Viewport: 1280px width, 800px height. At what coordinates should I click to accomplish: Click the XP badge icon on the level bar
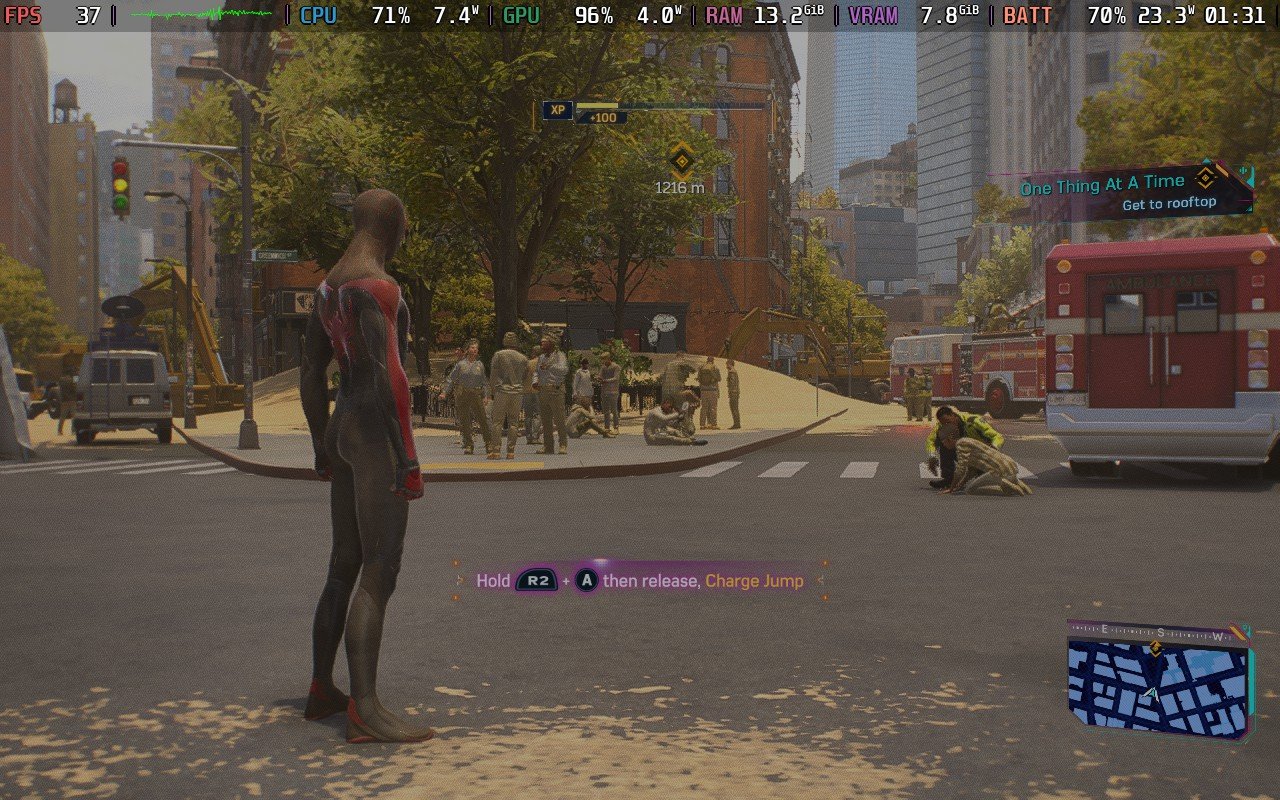point(558,110)
